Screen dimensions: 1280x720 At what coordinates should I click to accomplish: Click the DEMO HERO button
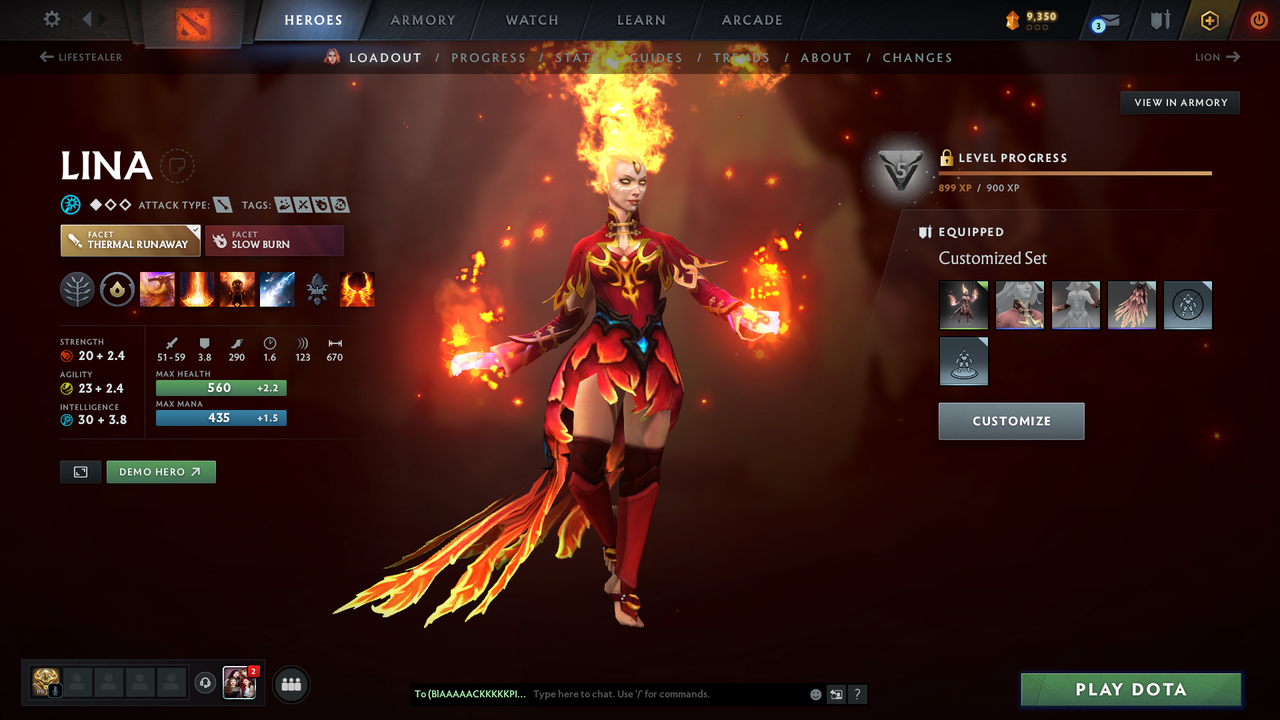pyautogui.click(x=161, y=471)
